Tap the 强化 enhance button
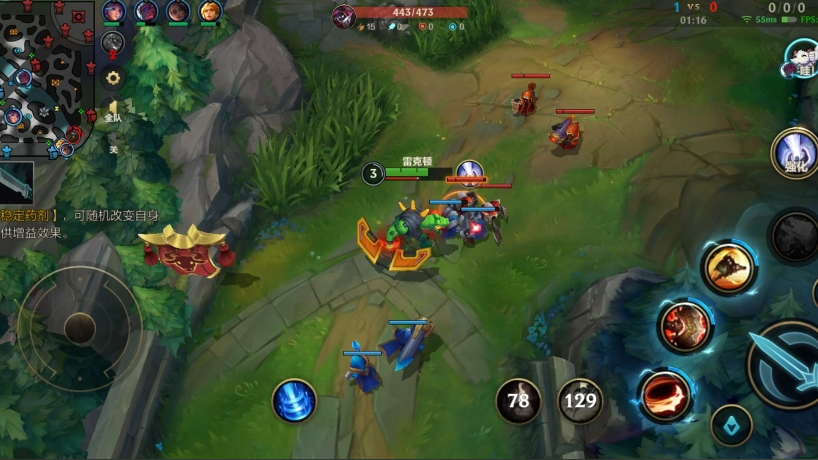Screen dimensions: 818x460 click(x=795, y=154)
